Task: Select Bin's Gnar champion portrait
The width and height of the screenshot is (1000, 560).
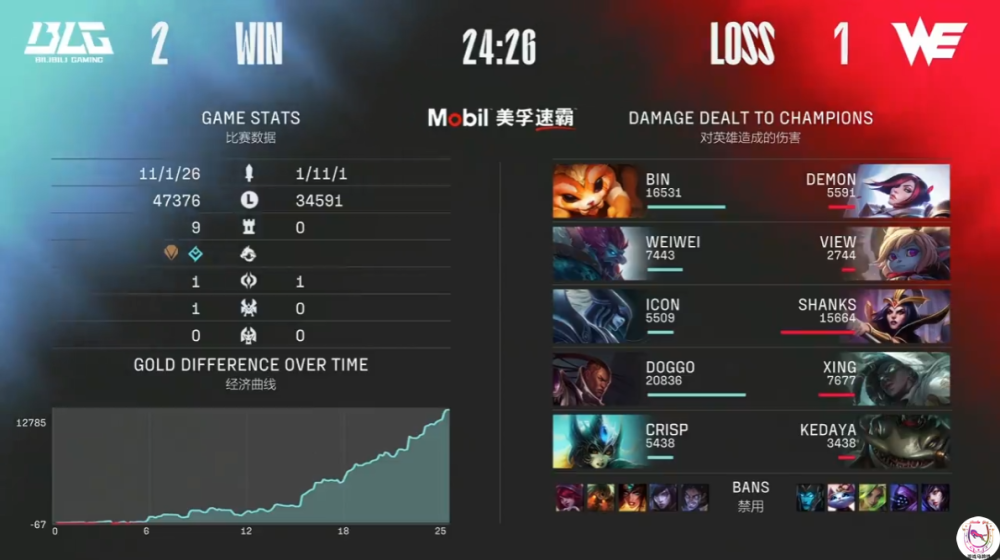Action: (x=597, y=191)
